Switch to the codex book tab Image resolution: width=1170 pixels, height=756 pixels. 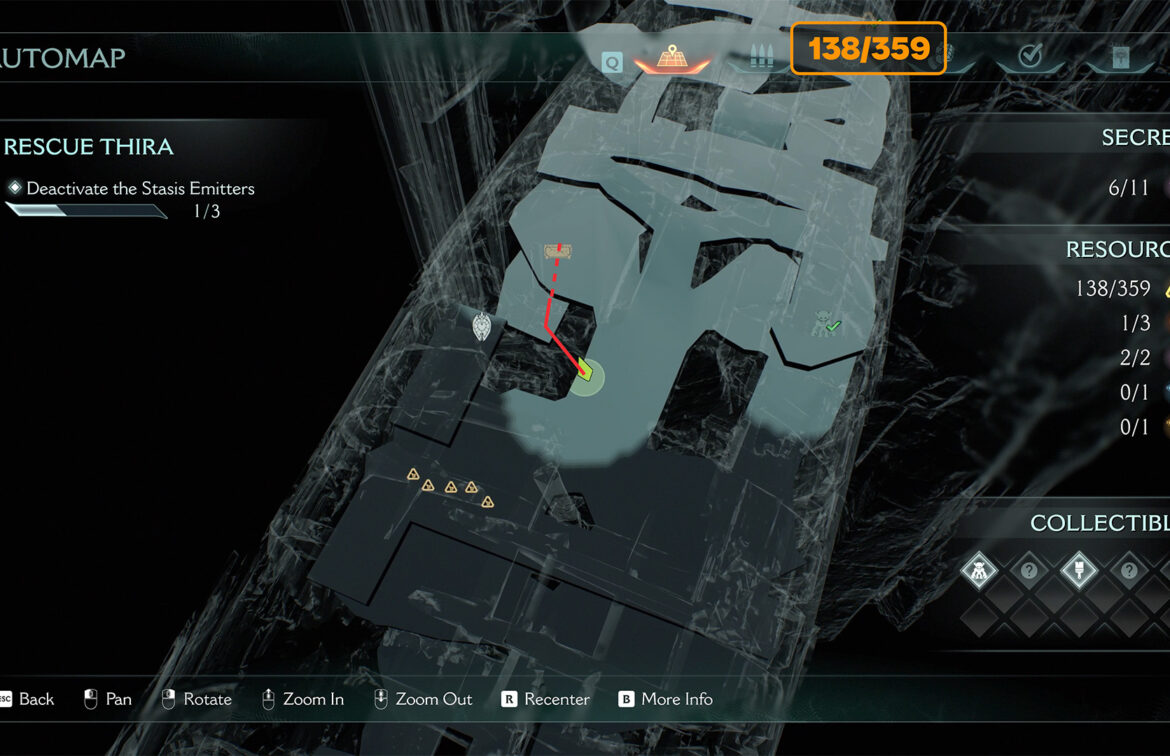1122,58
